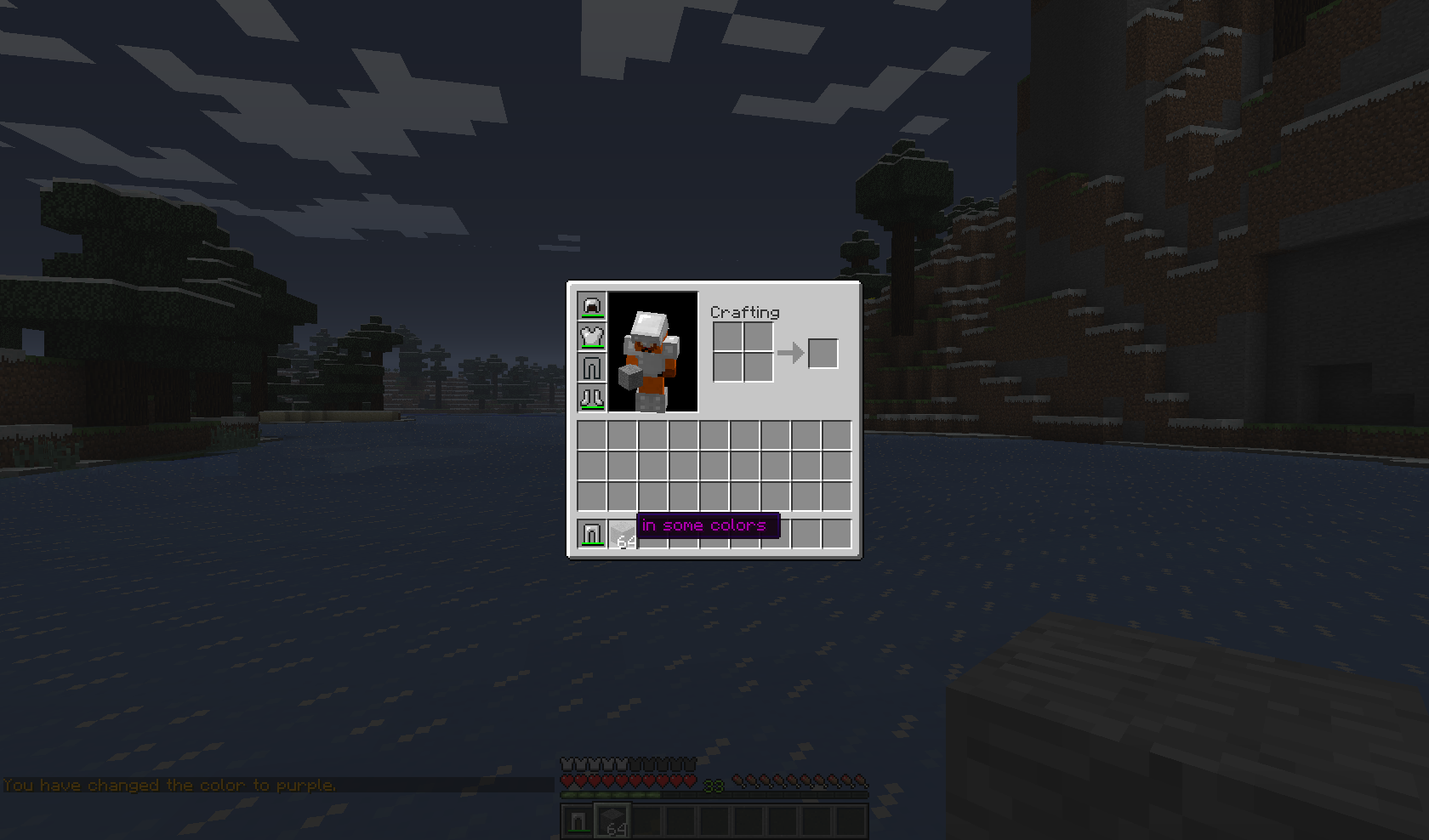Click the crafting arrow icon
Image resolution: width=1429 pixels, height=840 pixels.
[791, 355]
